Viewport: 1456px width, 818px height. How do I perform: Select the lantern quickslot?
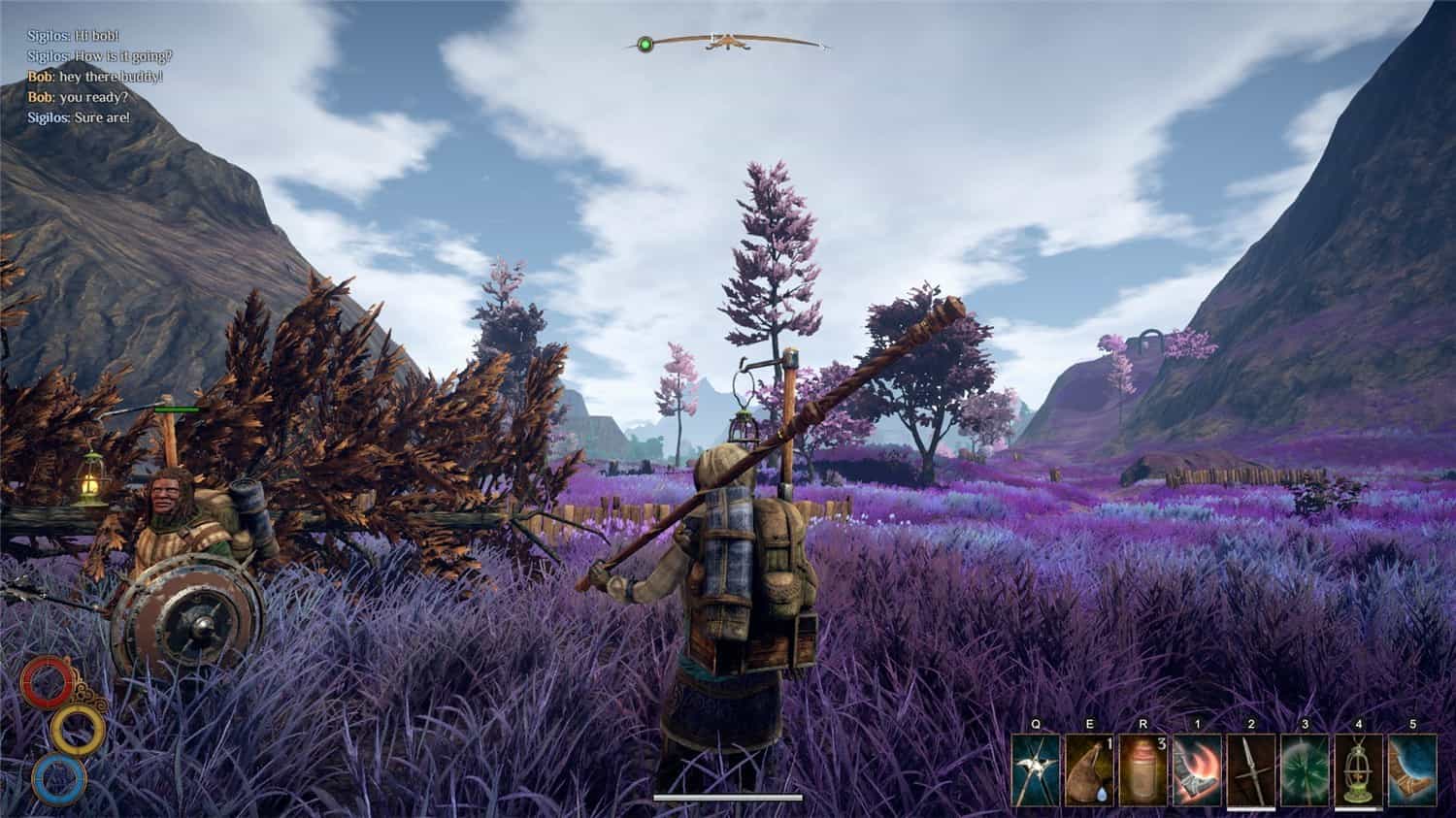tap(1358, 769)
